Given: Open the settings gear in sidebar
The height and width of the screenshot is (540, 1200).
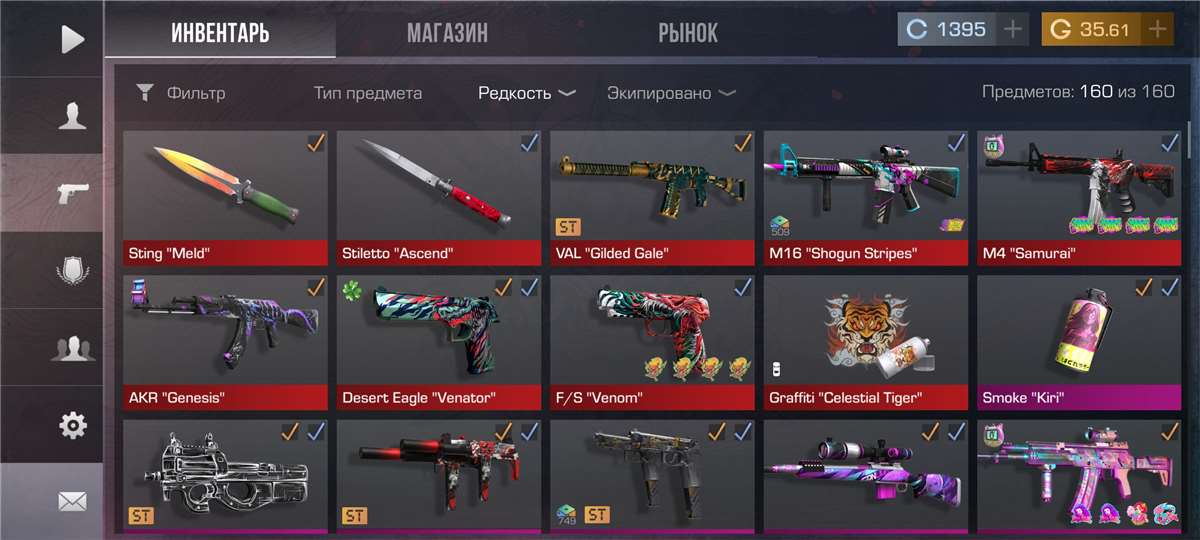Looking at the screenshot, I should pyautogui.click(x=72, y=425).
